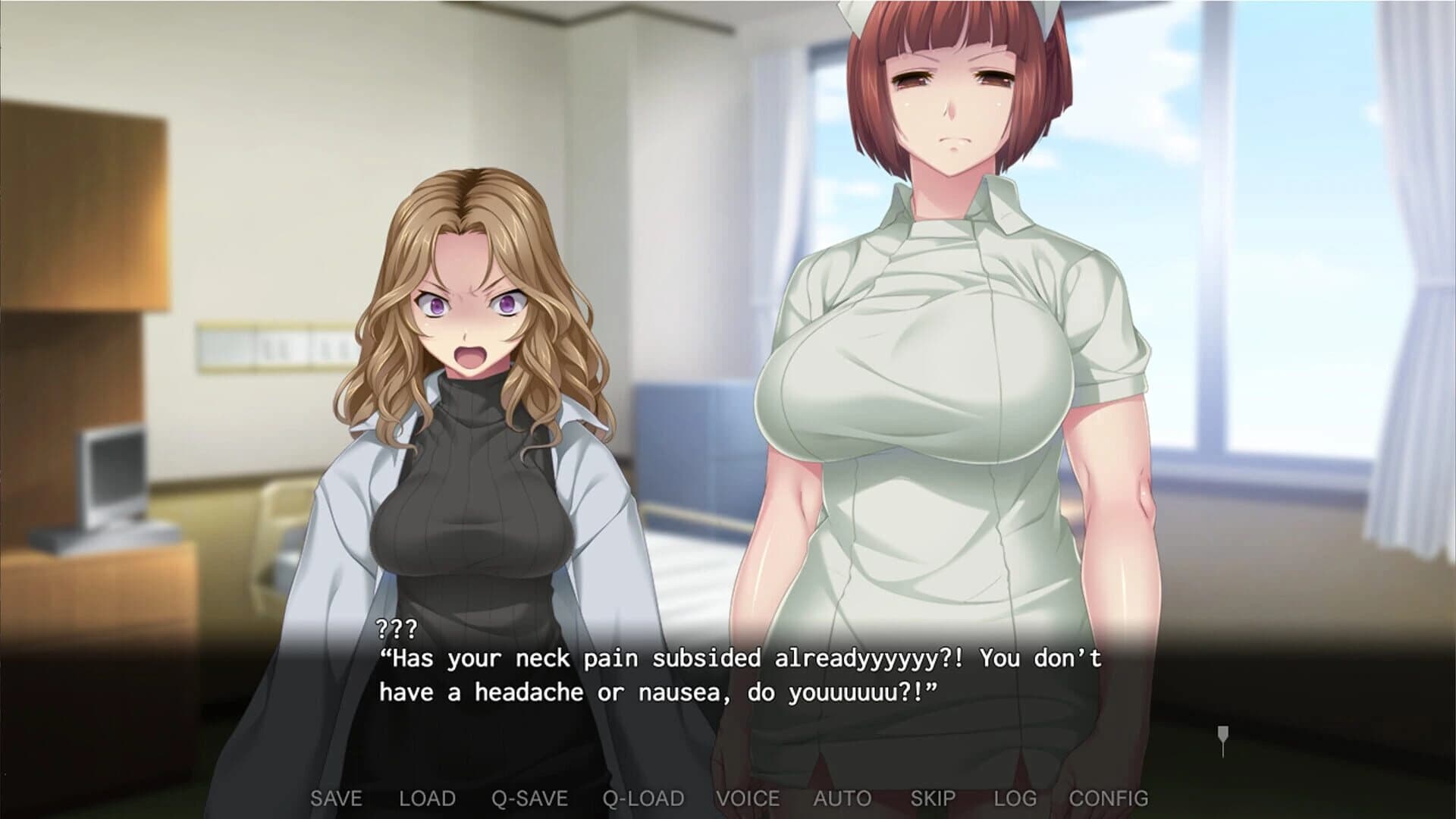Open the CONFIG options screen
The width and height of the screenshot is (1456, 819).
[1109, 798]
